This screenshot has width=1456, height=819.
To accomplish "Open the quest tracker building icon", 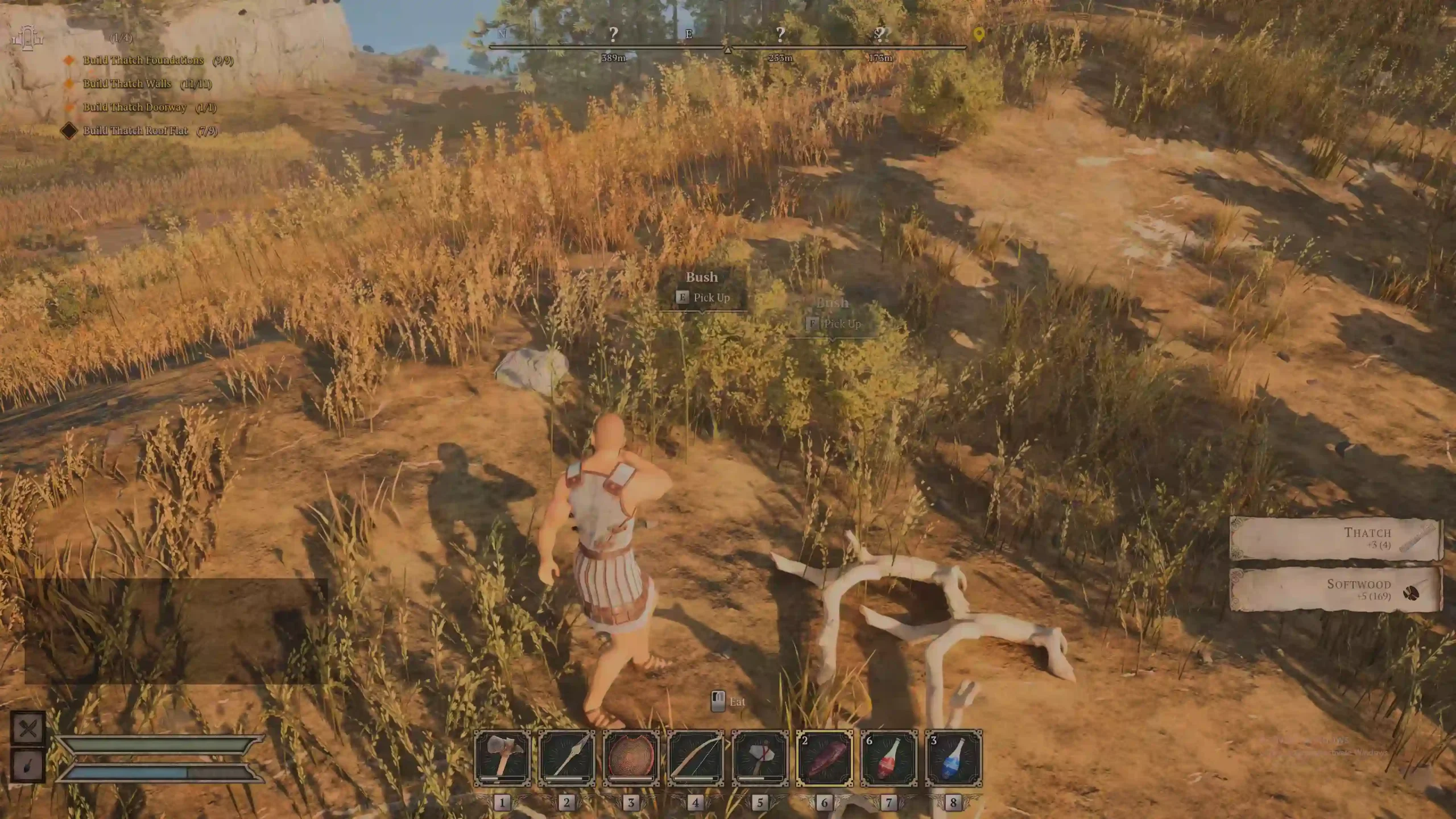I will (x=27, y=38).
